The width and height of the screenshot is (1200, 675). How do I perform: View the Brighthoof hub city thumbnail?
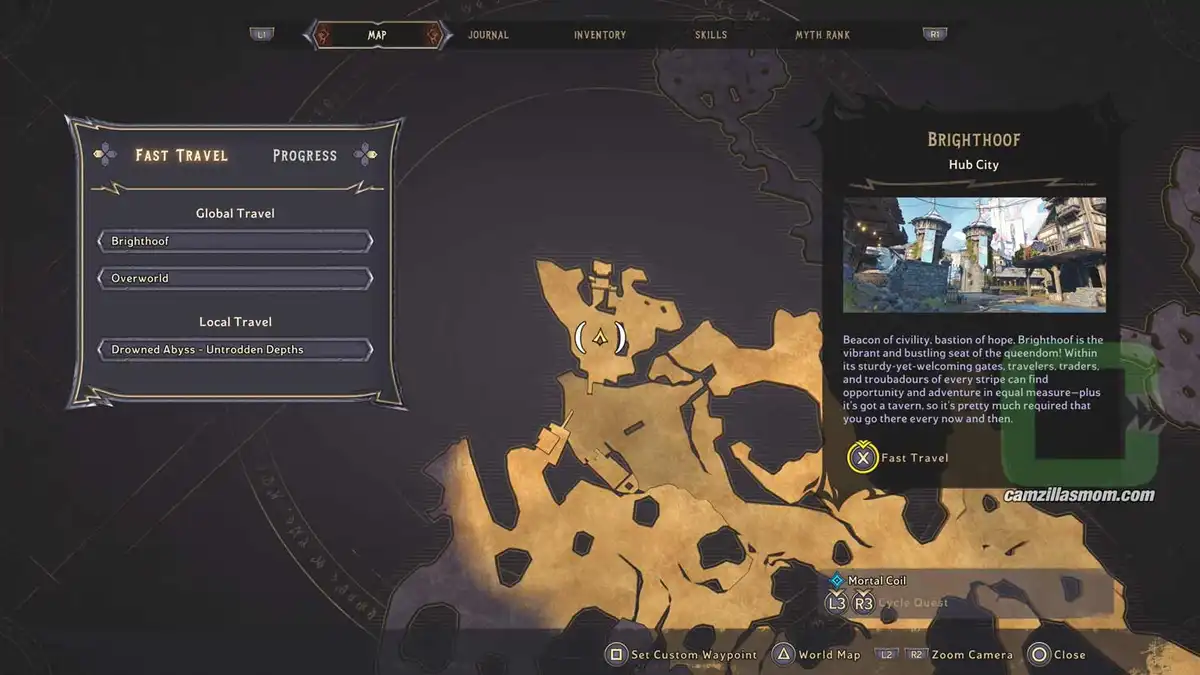[974, 255]
